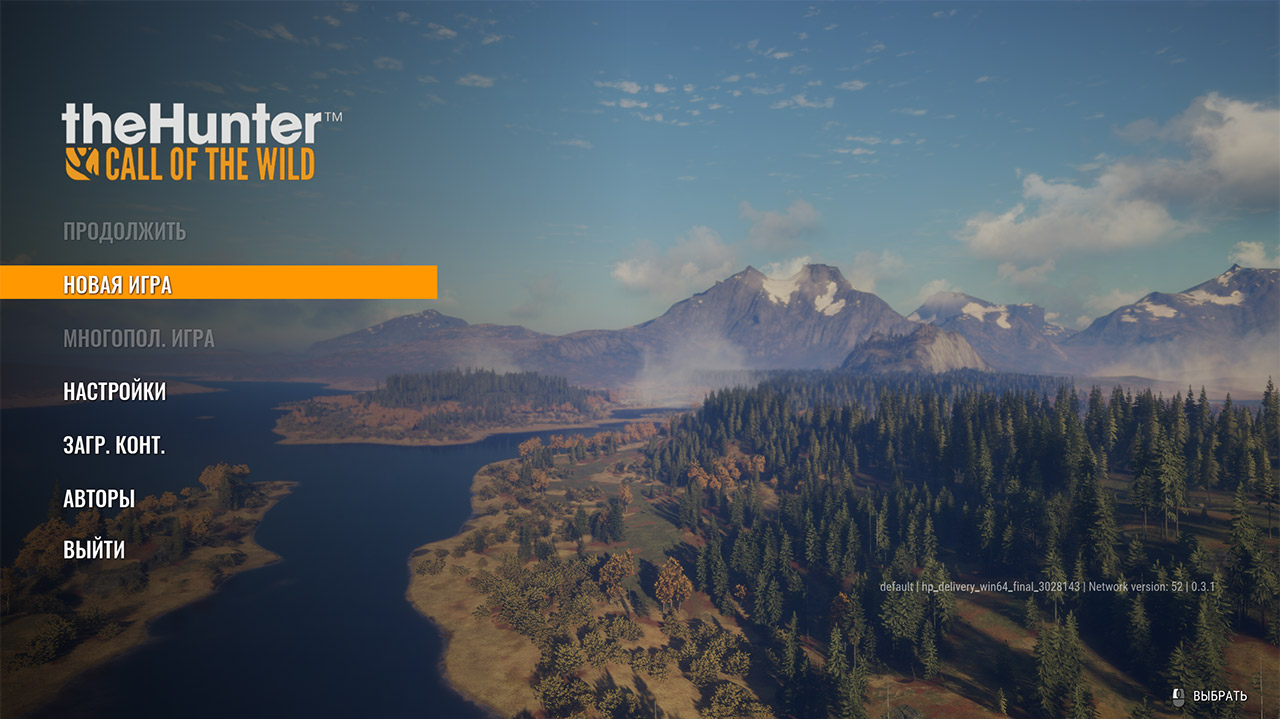The image size is (1280, 719).
Task: Click ВЫЙТИ to quit the game
Action: 94,549
